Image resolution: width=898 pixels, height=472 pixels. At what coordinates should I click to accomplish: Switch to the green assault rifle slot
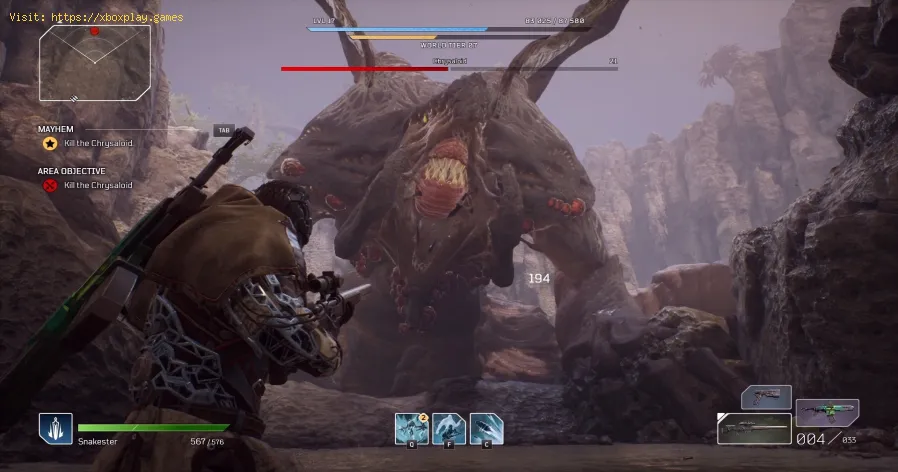click(827, 412)
